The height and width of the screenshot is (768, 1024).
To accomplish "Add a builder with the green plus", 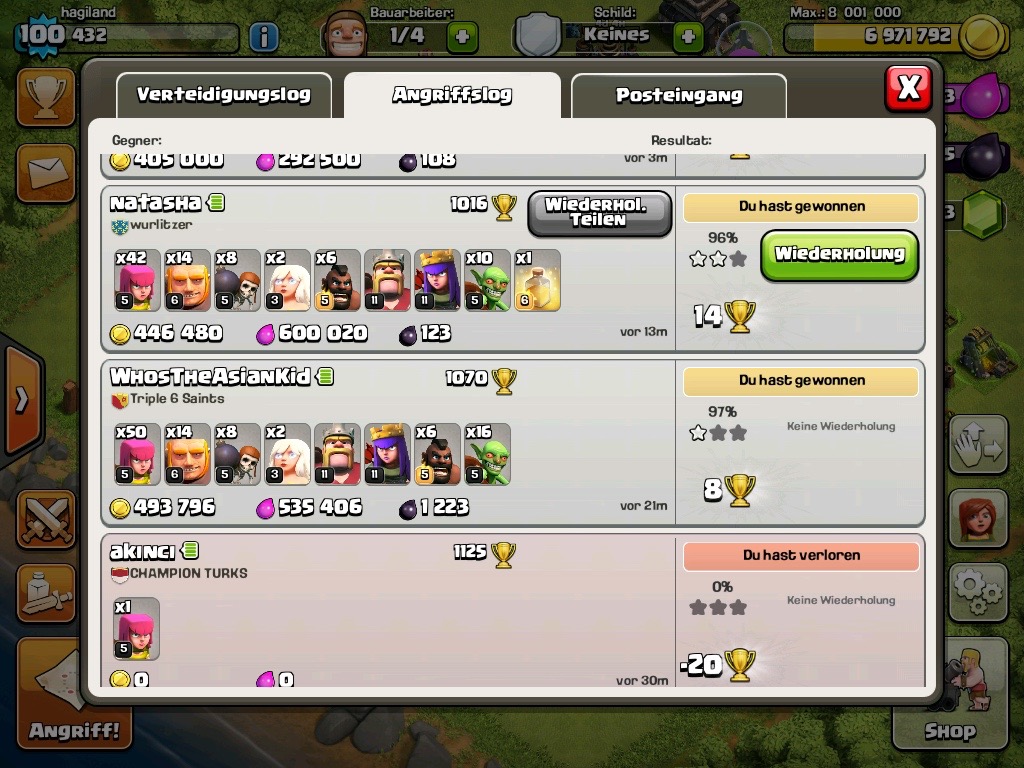I will point(461,37).
